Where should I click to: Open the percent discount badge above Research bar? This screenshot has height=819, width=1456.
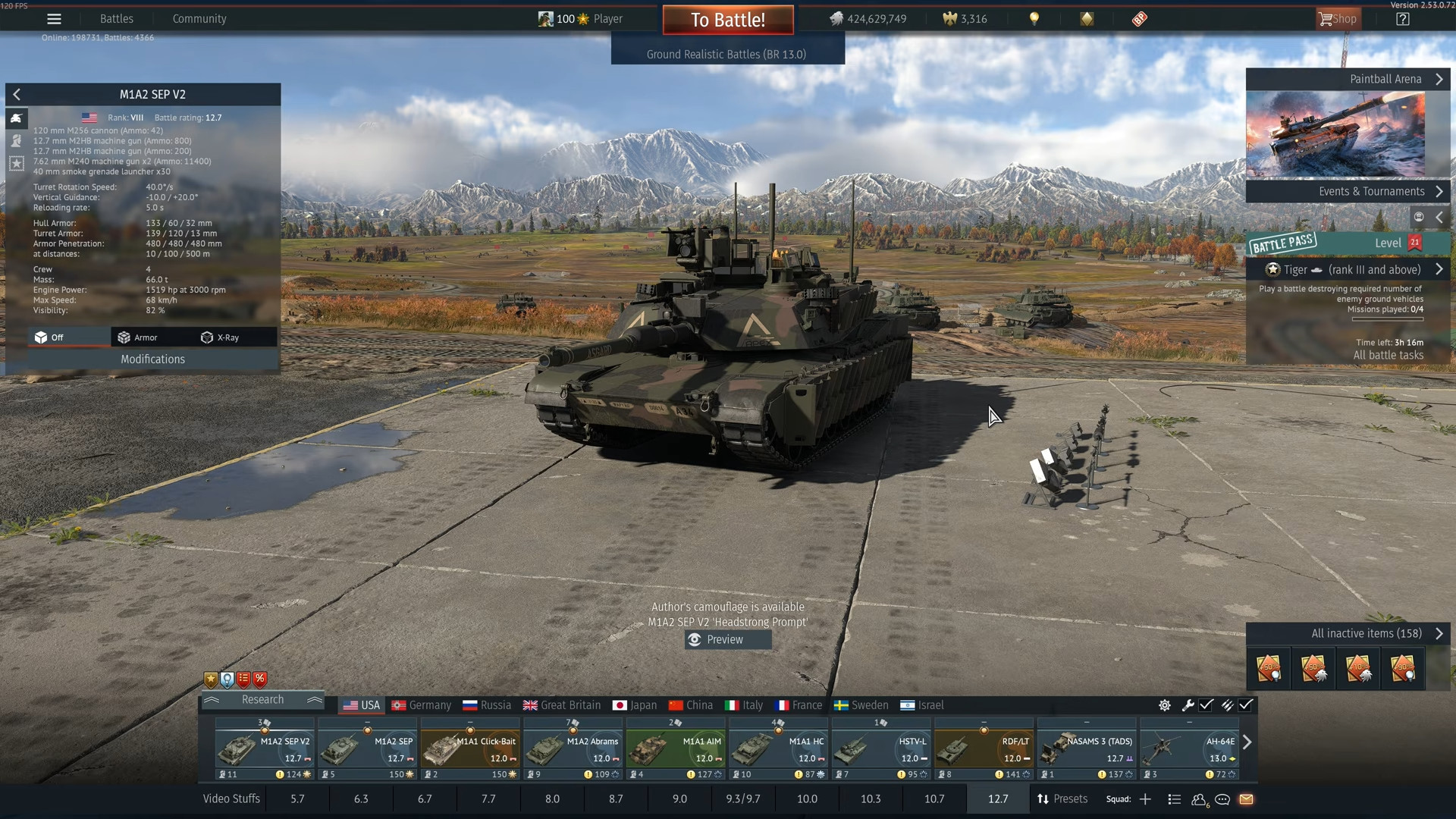pyautogui.click(x=260, y=679)
